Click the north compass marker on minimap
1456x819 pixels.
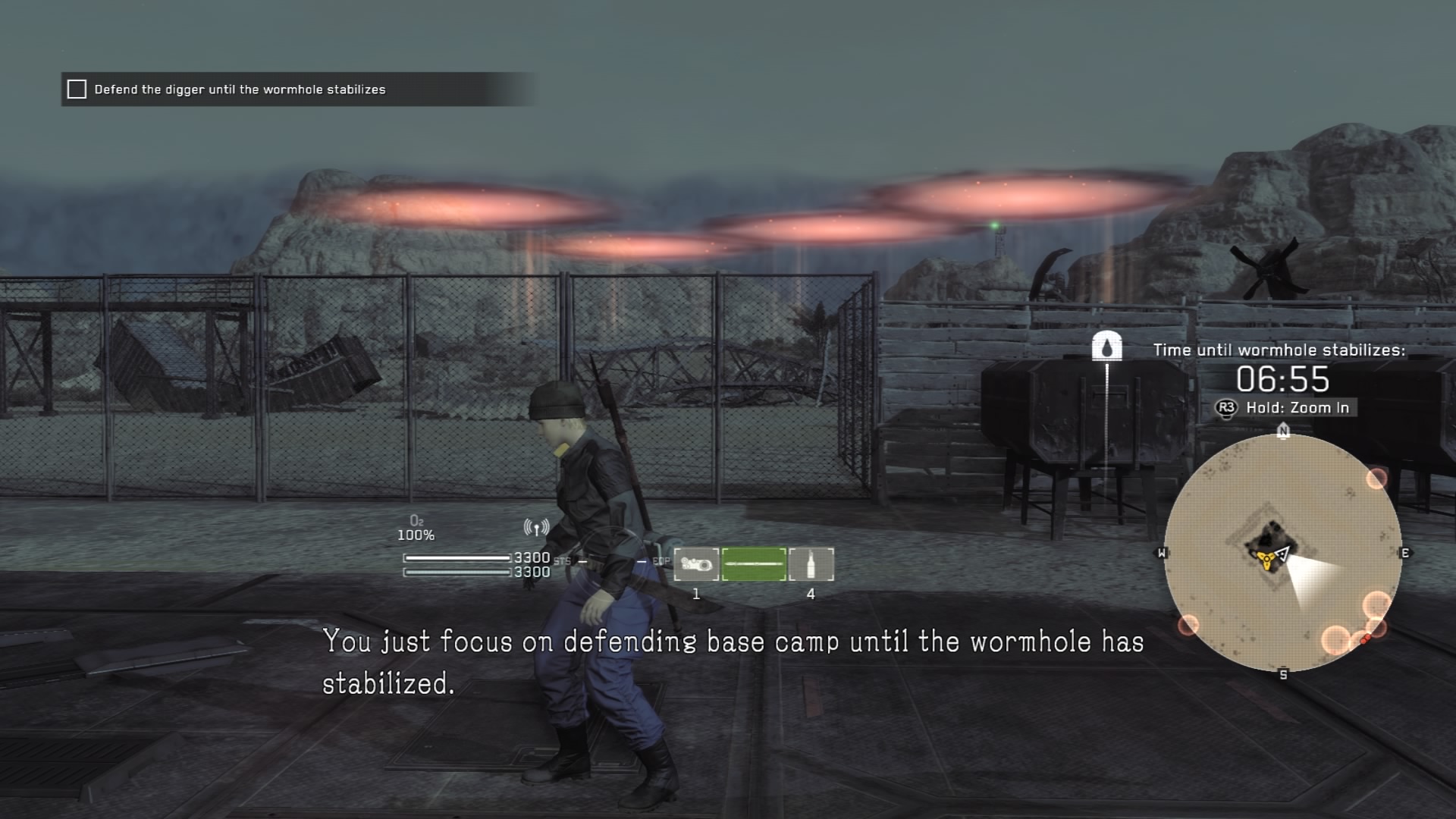[x=1283, y=431]
